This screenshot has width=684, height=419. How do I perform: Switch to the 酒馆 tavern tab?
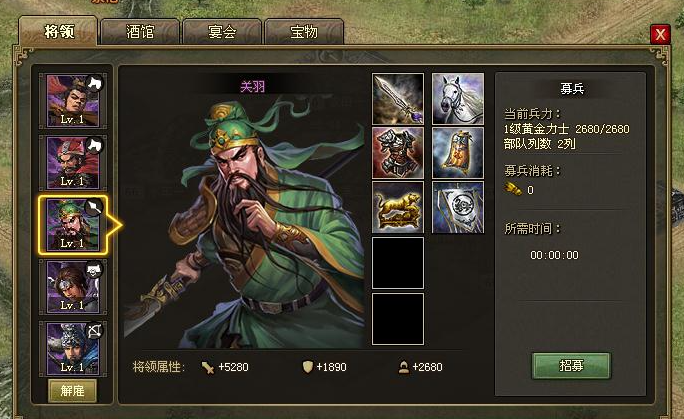(139, 32)
